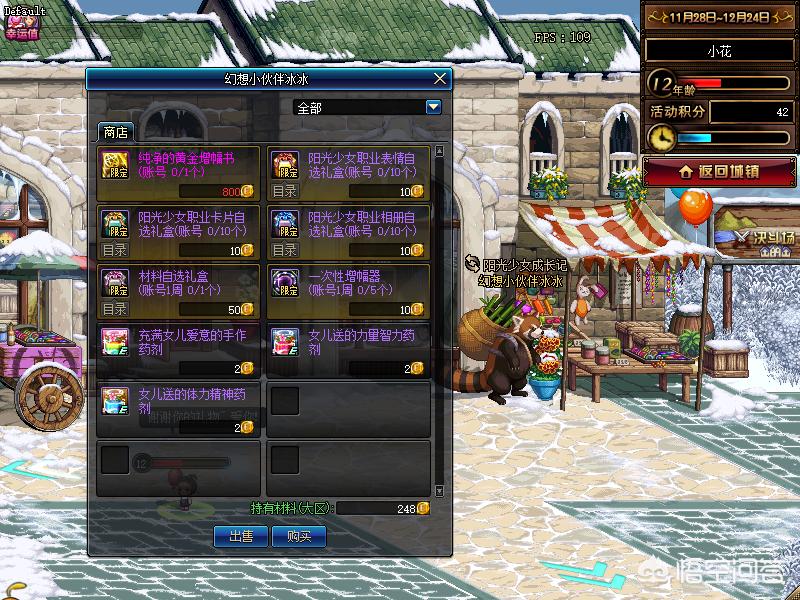Switch to the 商店 tab
This screenshot has height=600, width=800.
click(115, 132)
